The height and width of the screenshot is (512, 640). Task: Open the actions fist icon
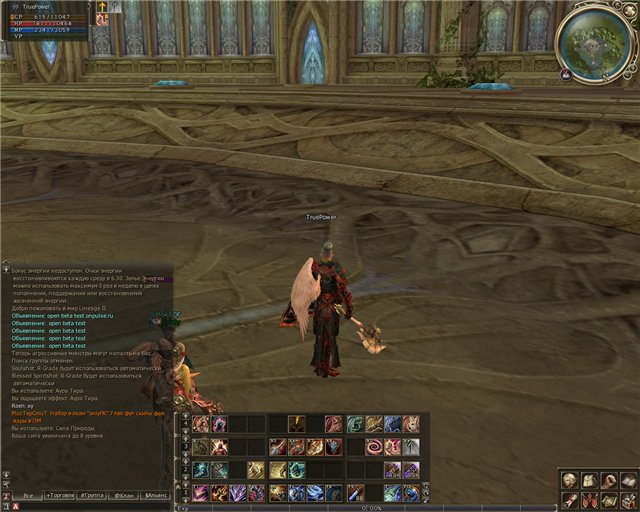[609, 482]
